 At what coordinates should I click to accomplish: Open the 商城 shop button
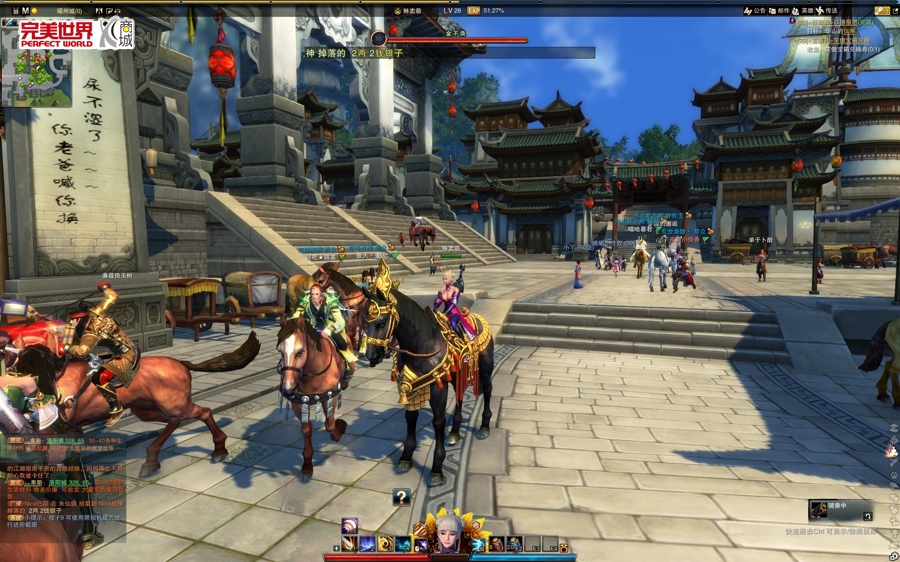(115, 32)
